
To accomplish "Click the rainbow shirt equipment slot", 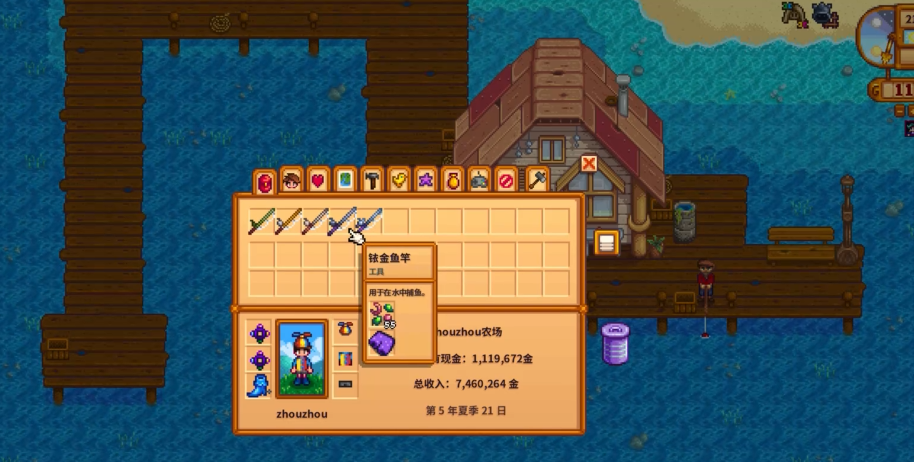I will pos(345,357).
